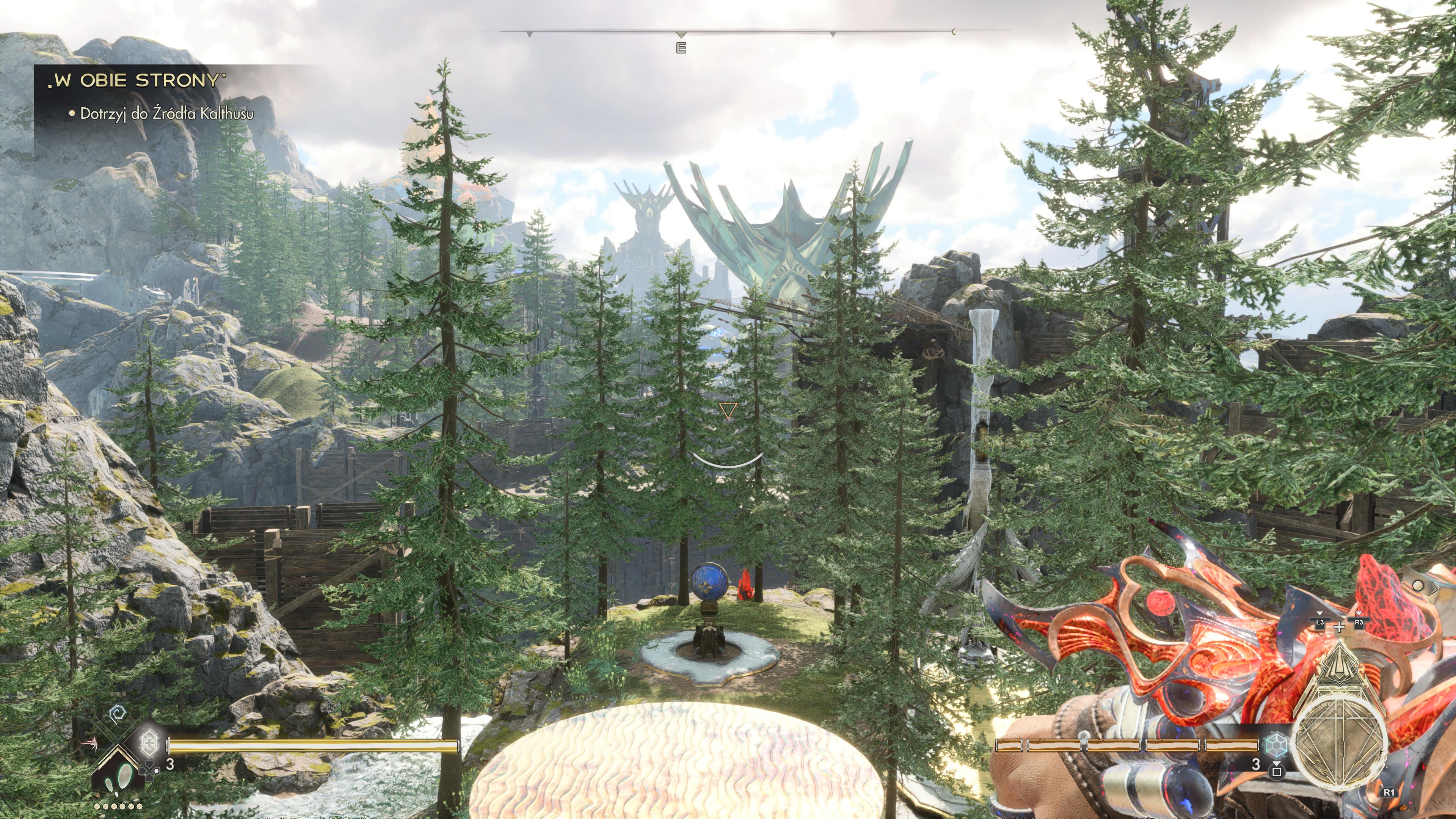Viewport: 1456px width, 819px height.
Task: Open the "W obie strony" quest tracker
Action: tap(136, 81)
